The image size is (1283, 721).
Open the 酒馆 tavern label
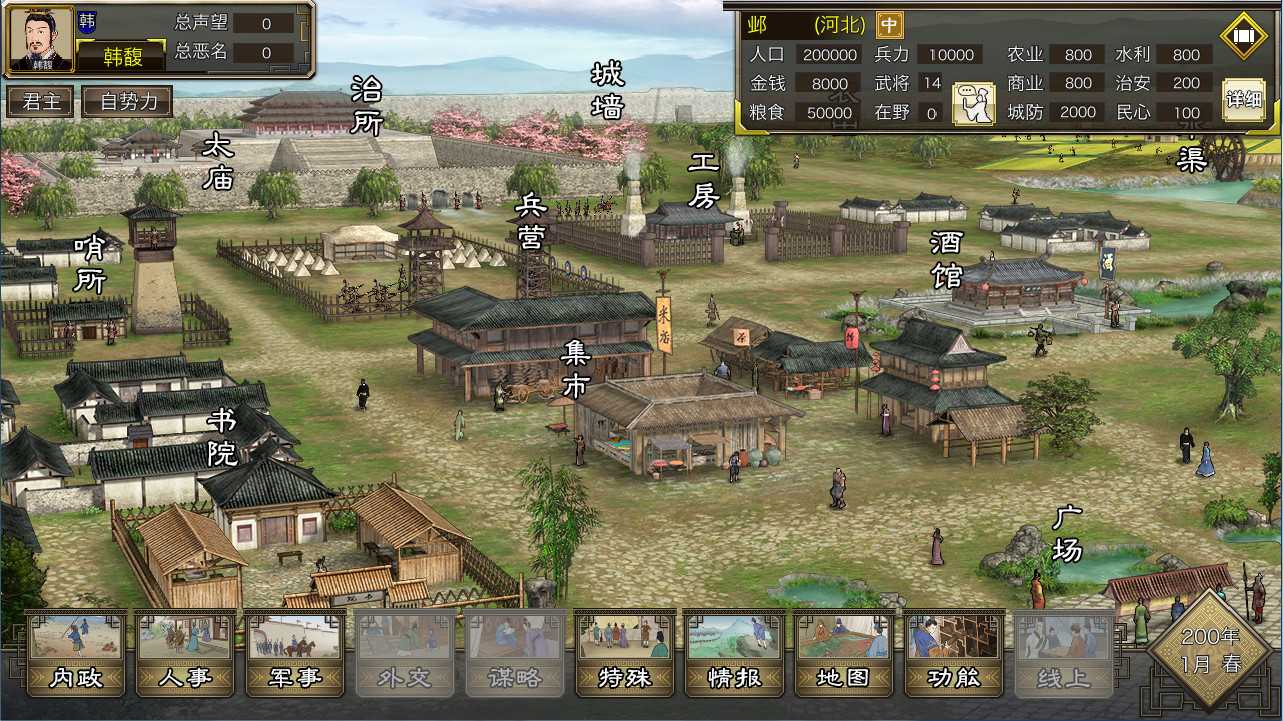pyautogui.click(x=946, y=258)
